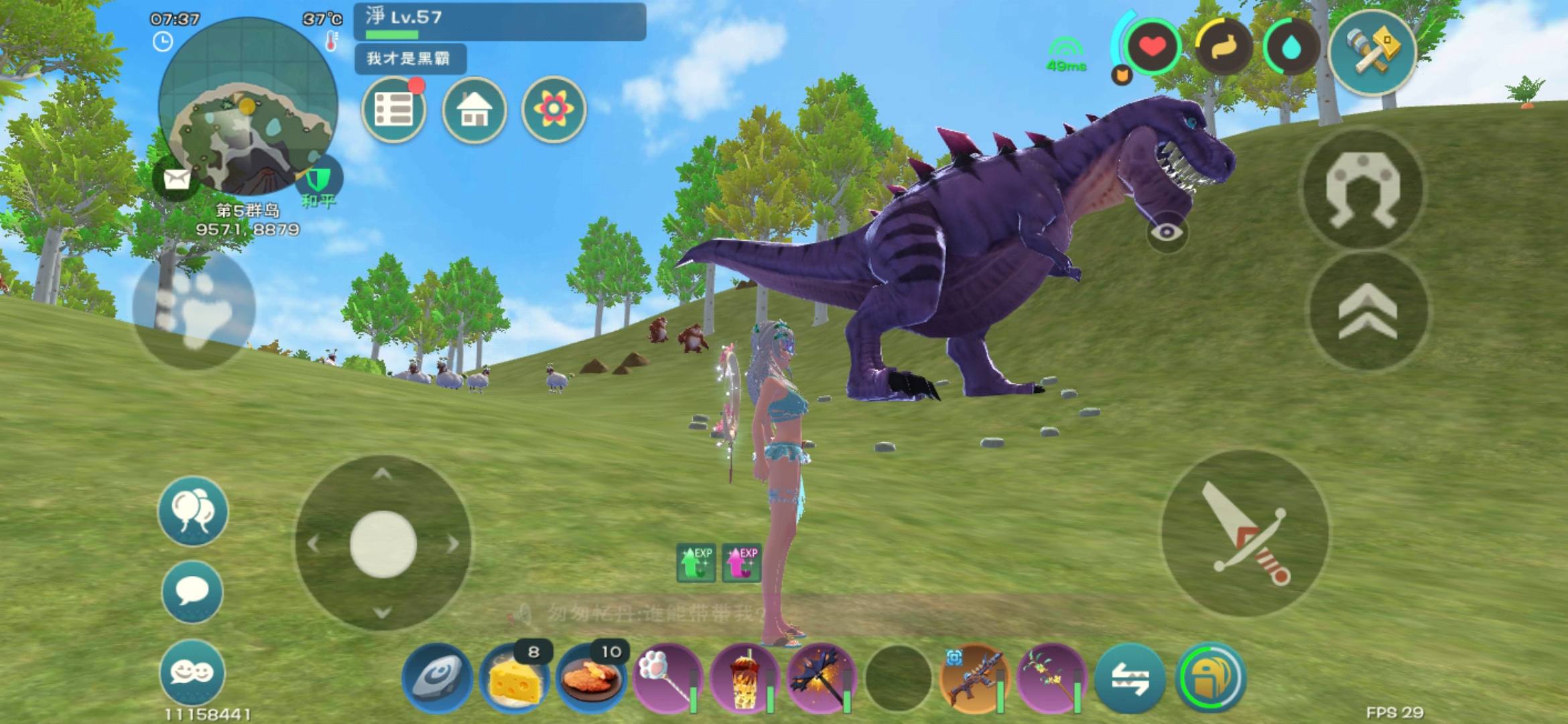Image resolution: width=1568 pixels, height=724 pixels.
Task: Open the circular island minimap
Action: (x=248, y=107)
